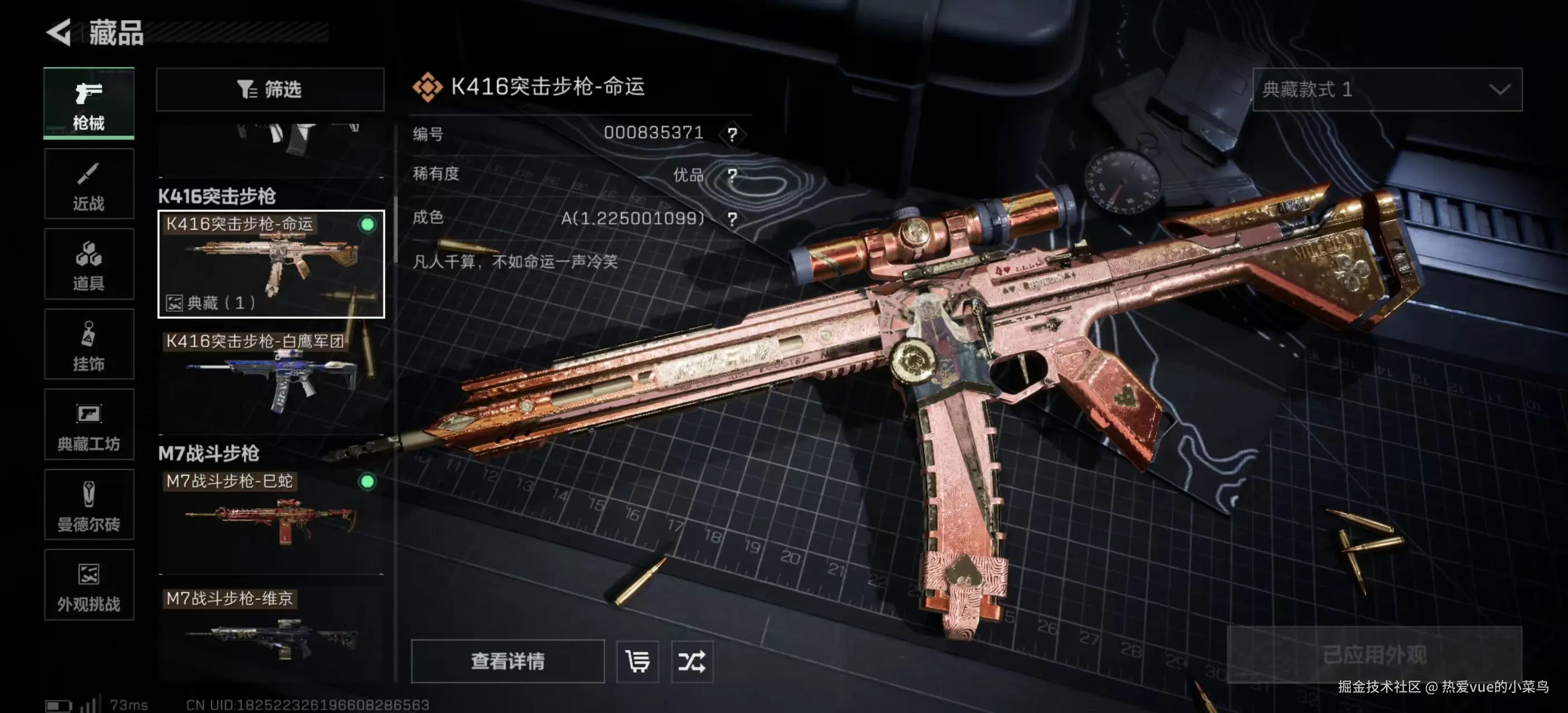Open the 近战 melee category
This screenshot has height=713, width=1568.
89,184
